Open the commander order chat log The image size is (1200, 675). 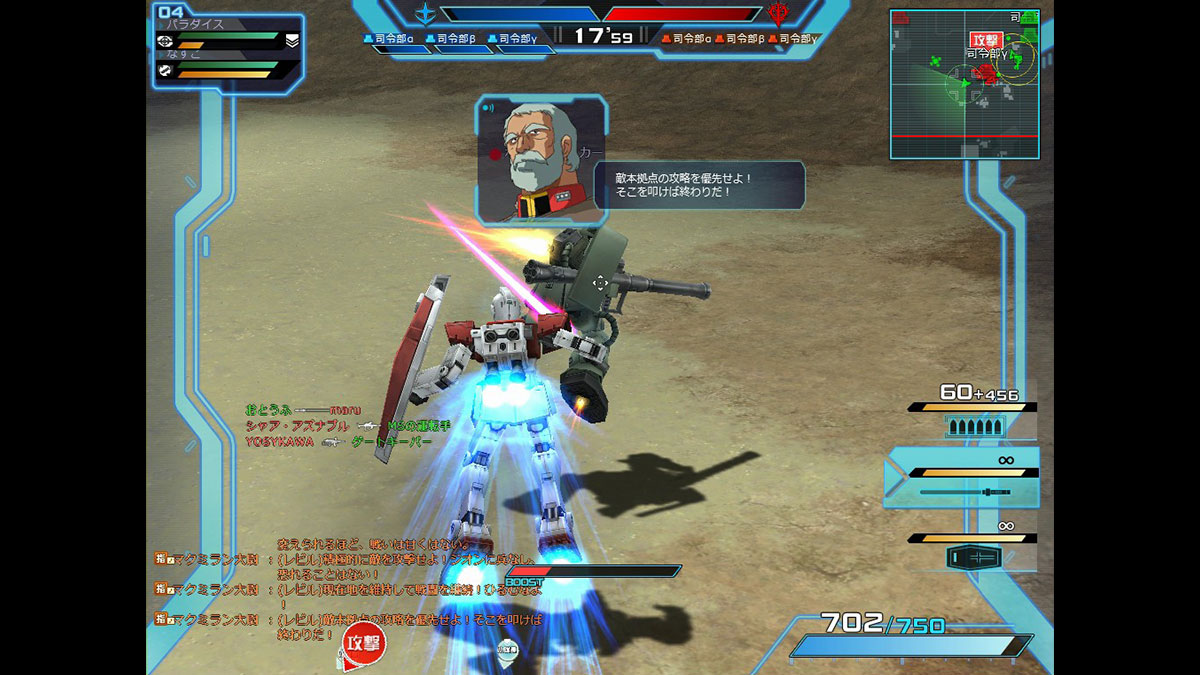coord(350,585)
